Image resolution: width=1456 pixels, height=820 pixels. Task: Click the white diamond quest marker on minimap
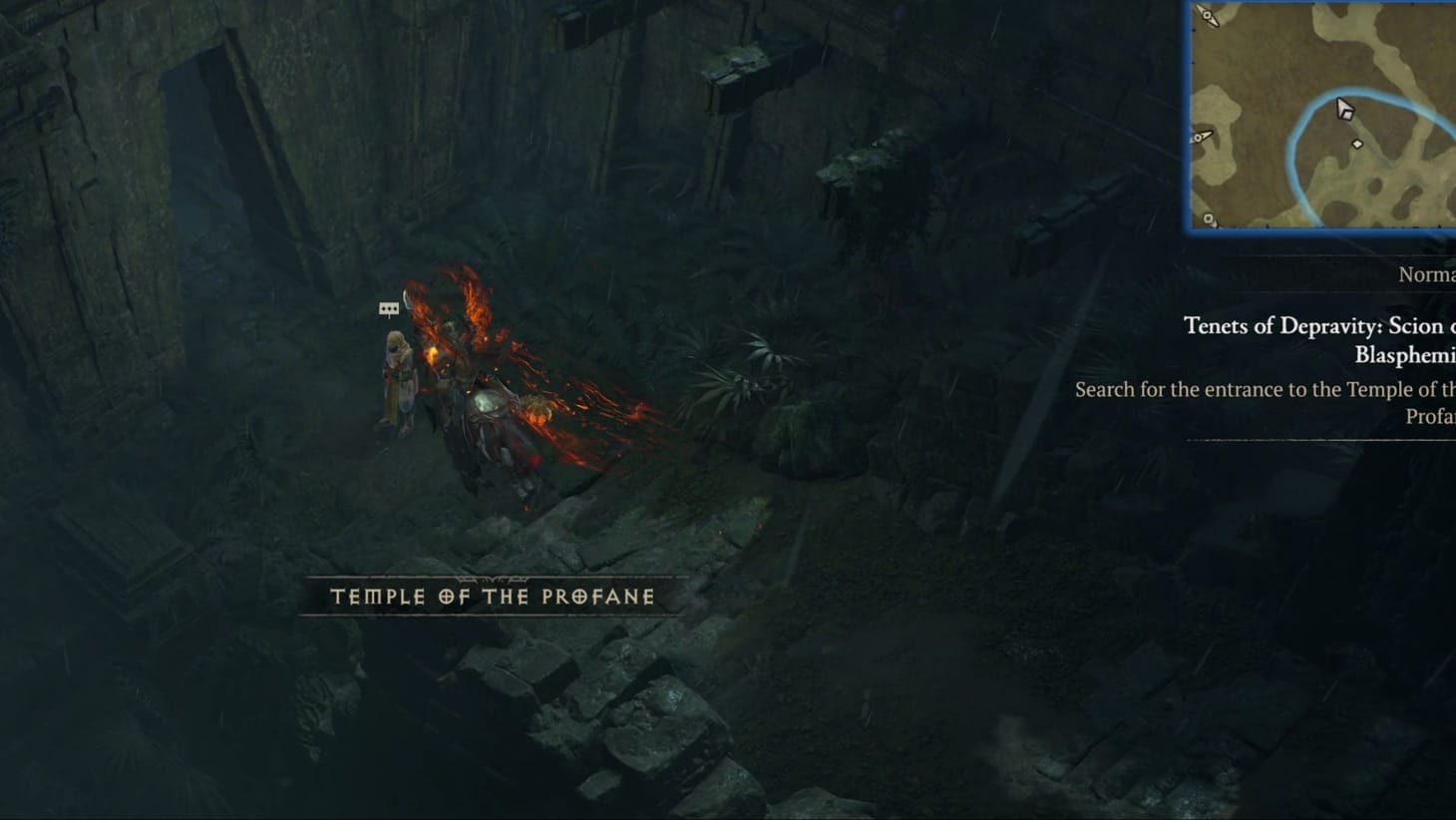point(1357,144)
